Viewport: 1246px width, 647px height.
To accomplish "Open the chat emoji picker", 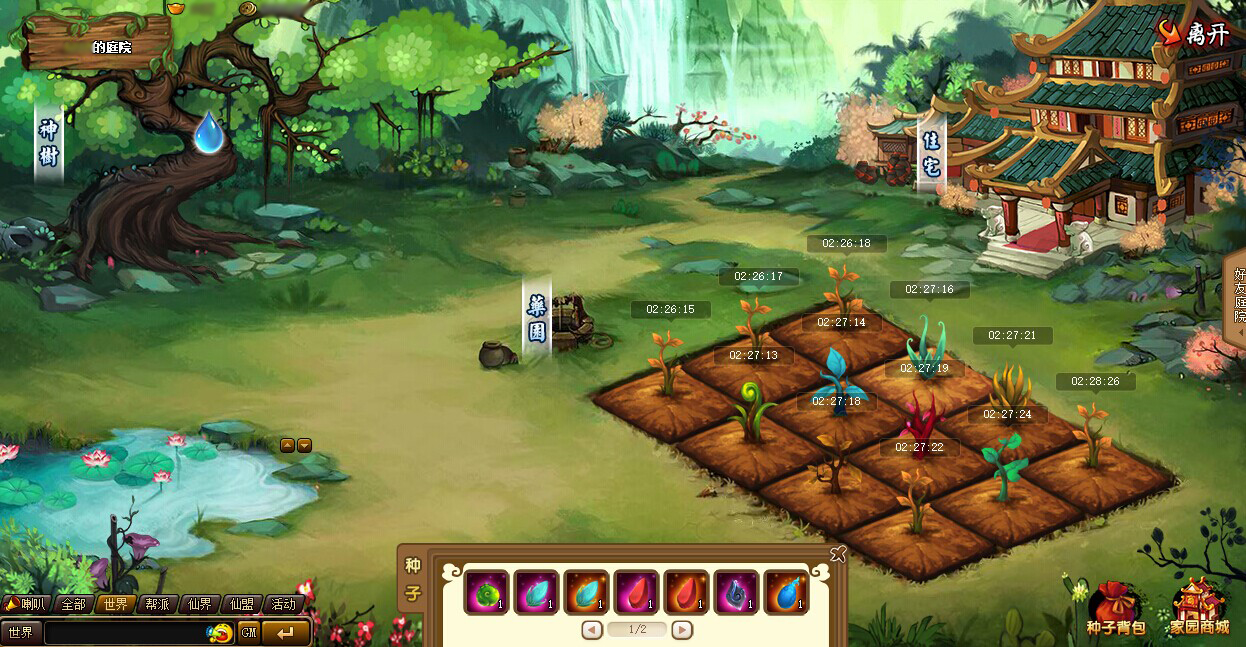I will 221,633.
